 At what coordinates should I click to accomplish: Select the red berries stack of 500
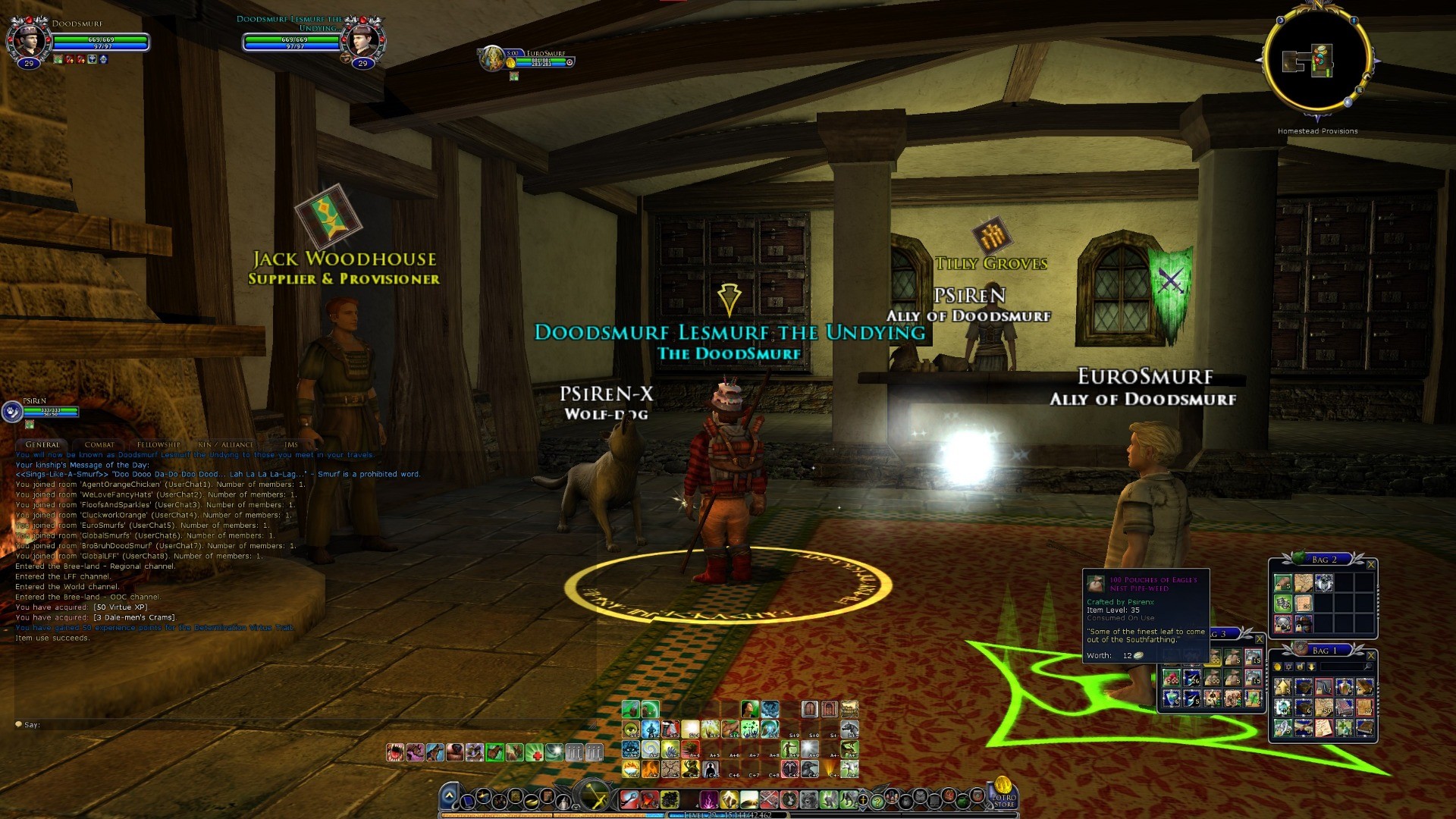(1172, 676)
